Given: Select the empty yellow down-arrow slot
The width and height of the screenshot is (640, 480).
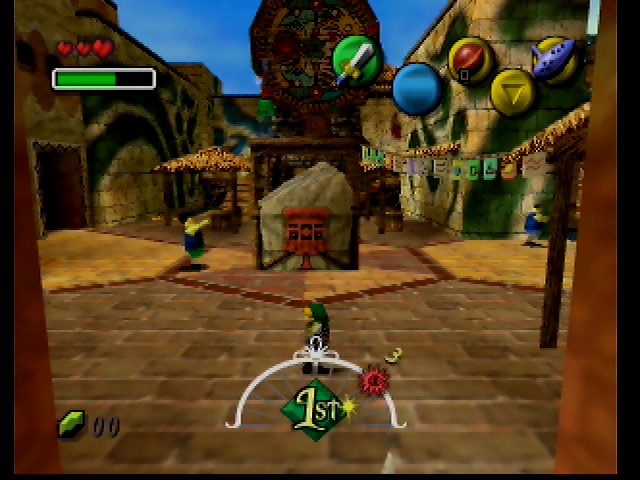Looking at the screenshot, I should click(x=513, y=92).
